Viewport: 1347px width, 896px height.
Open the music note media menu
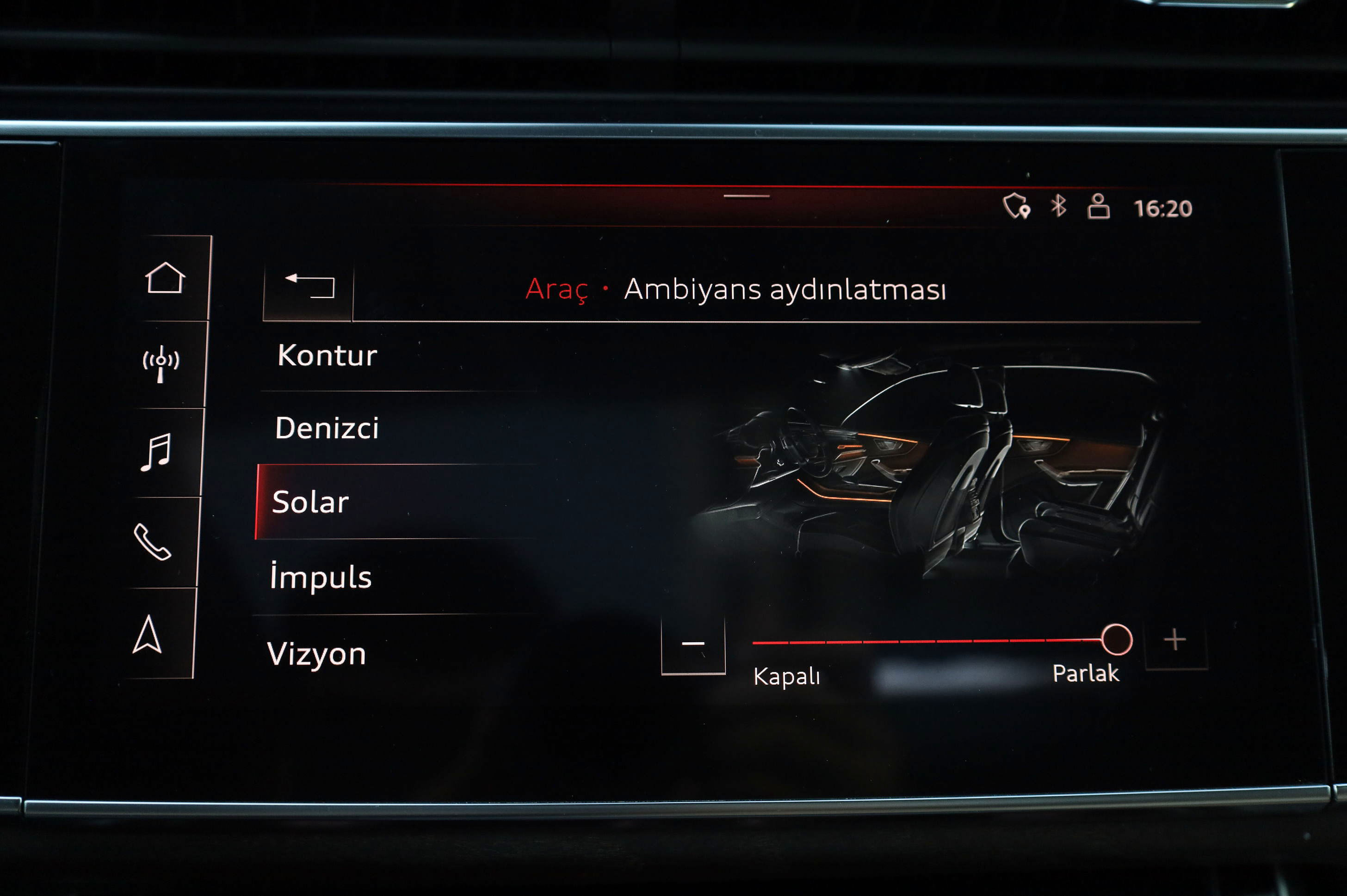tap(155, 452)
